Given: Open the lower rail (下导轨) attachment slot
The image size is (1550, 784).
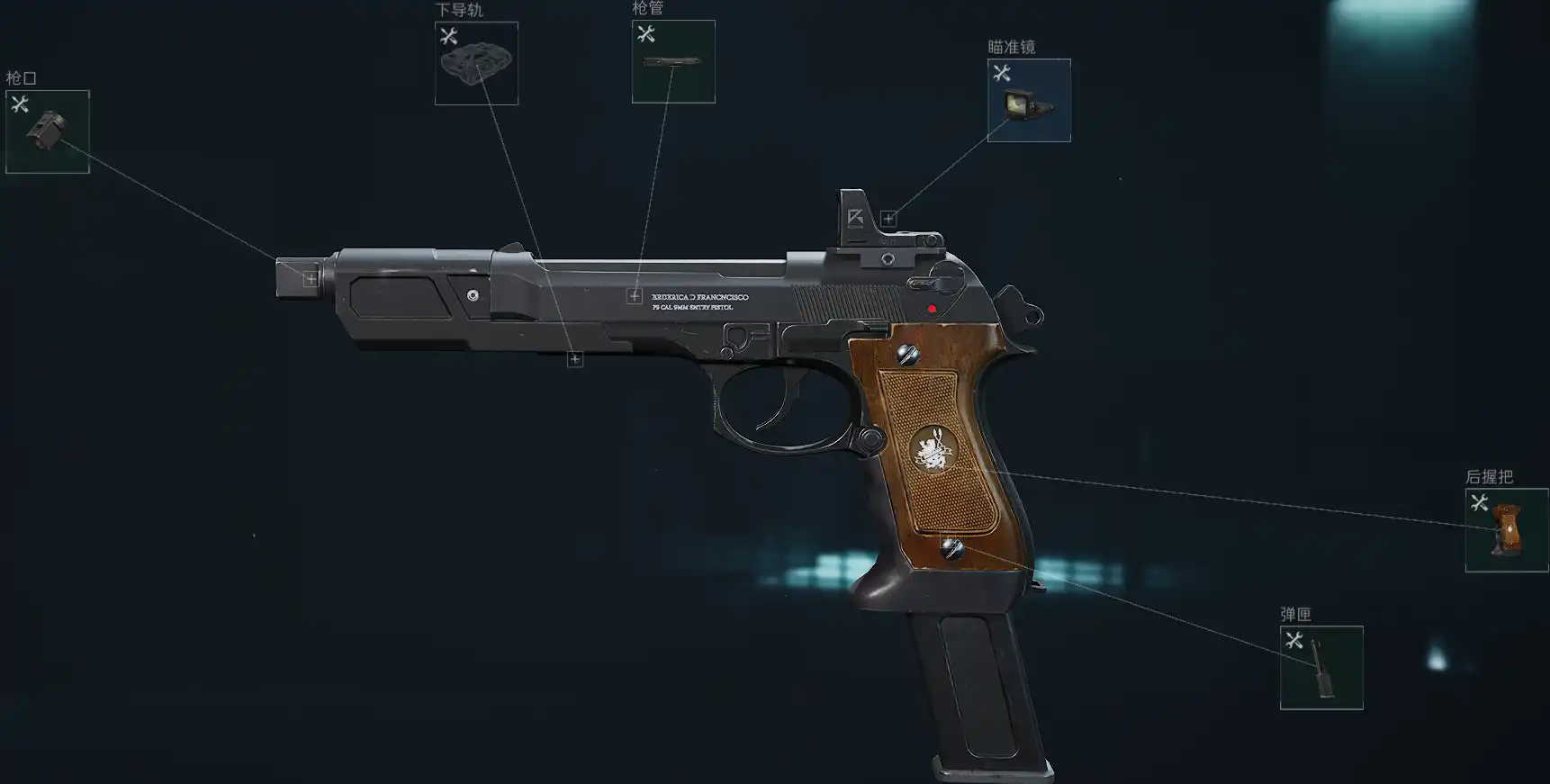Looking at the screenshot, I should click(476, 63).
